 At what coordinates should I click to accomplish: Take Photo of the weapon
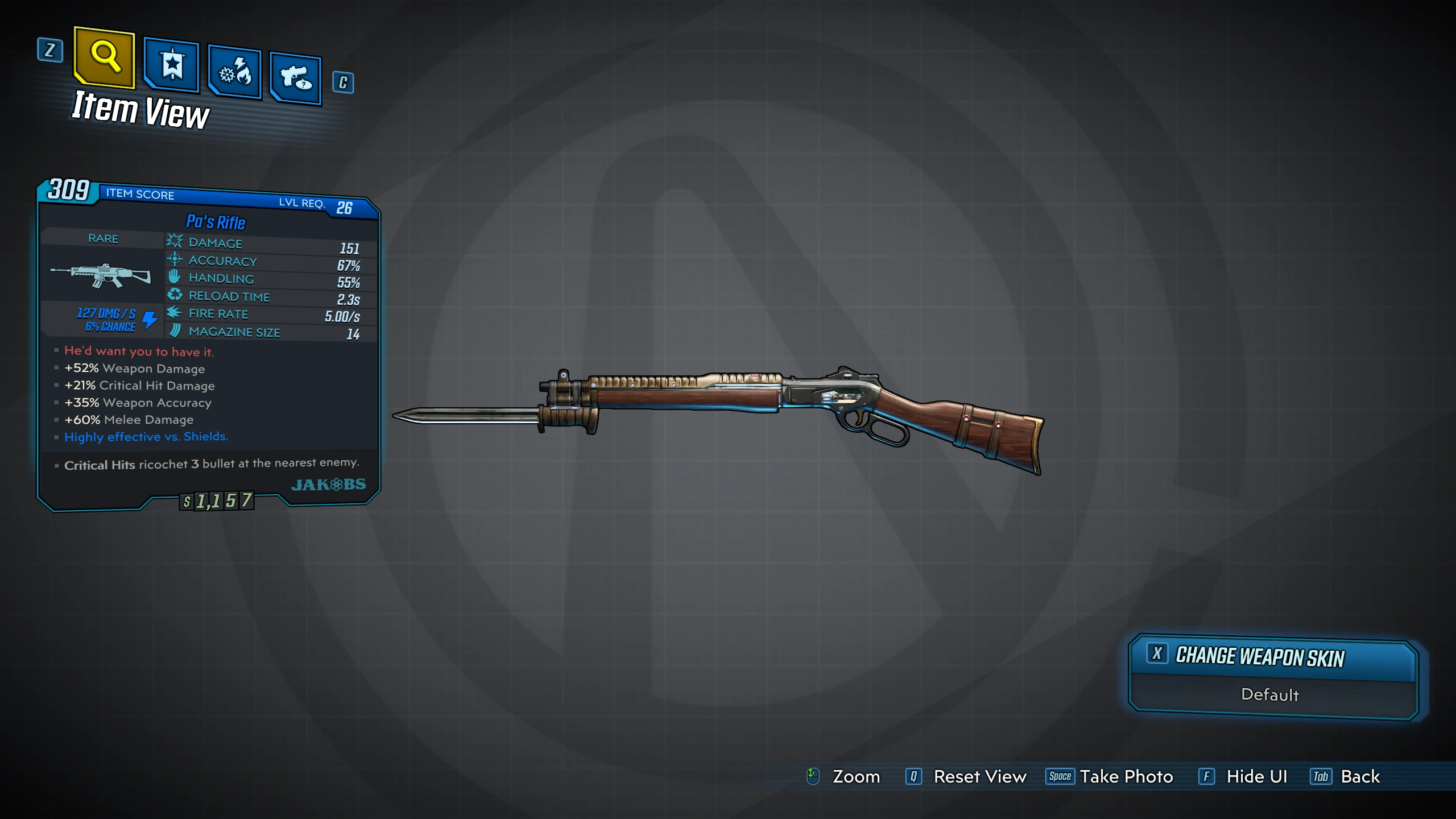[x=1110, y=776]
